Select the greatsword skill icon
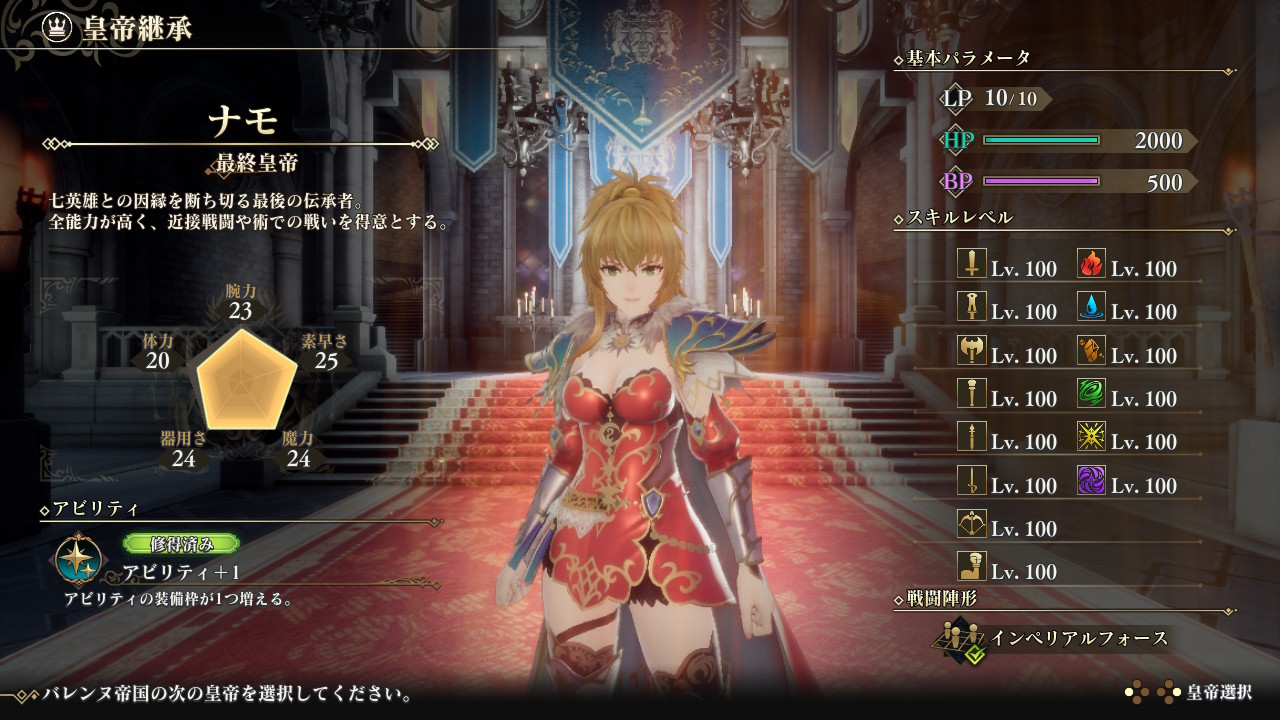The height and width of the screenshot is (720, 1280). tap(972, 307)
